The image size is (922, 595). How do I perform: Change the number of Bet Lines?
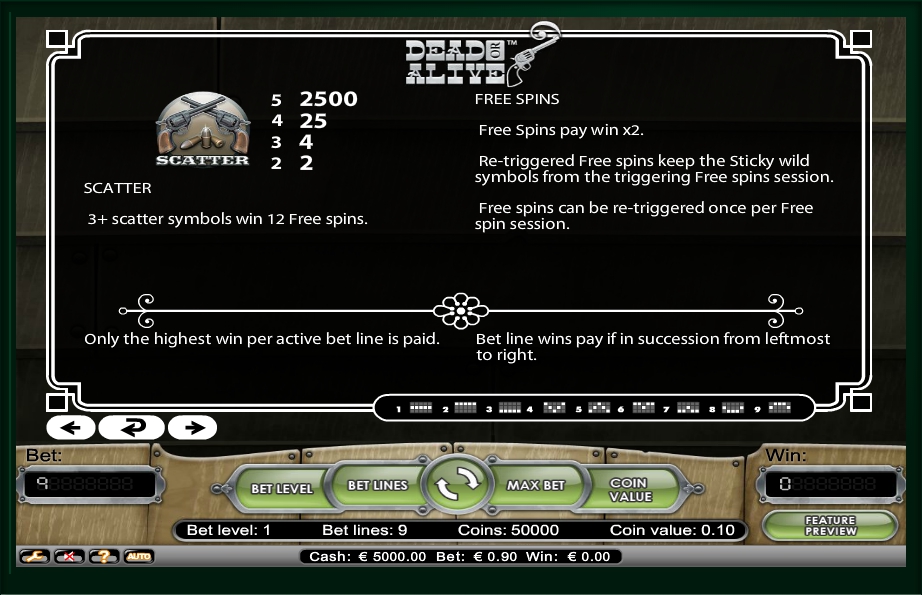pos(377,485)
